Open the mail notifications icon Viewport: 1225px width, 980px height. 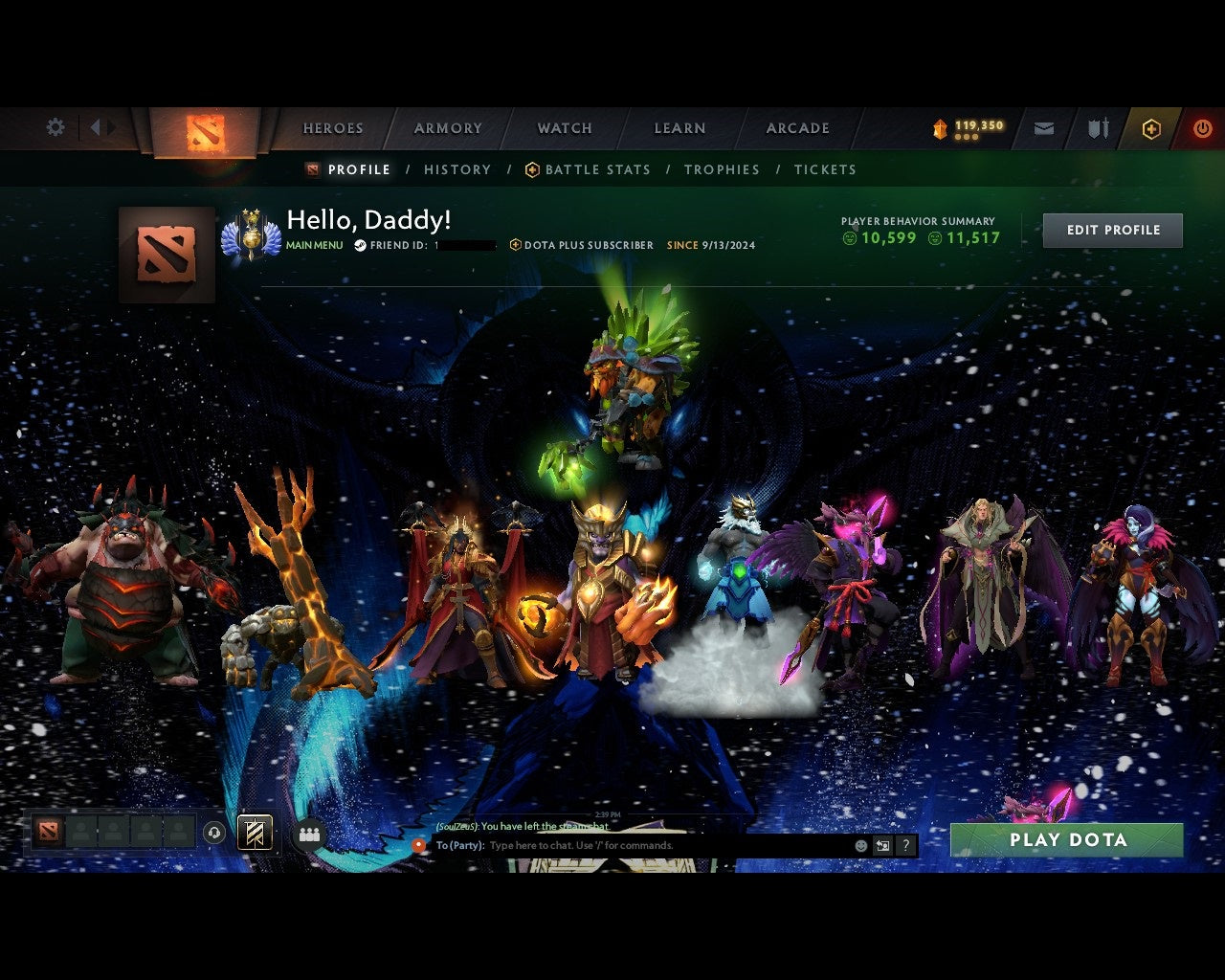(1043, 127)
